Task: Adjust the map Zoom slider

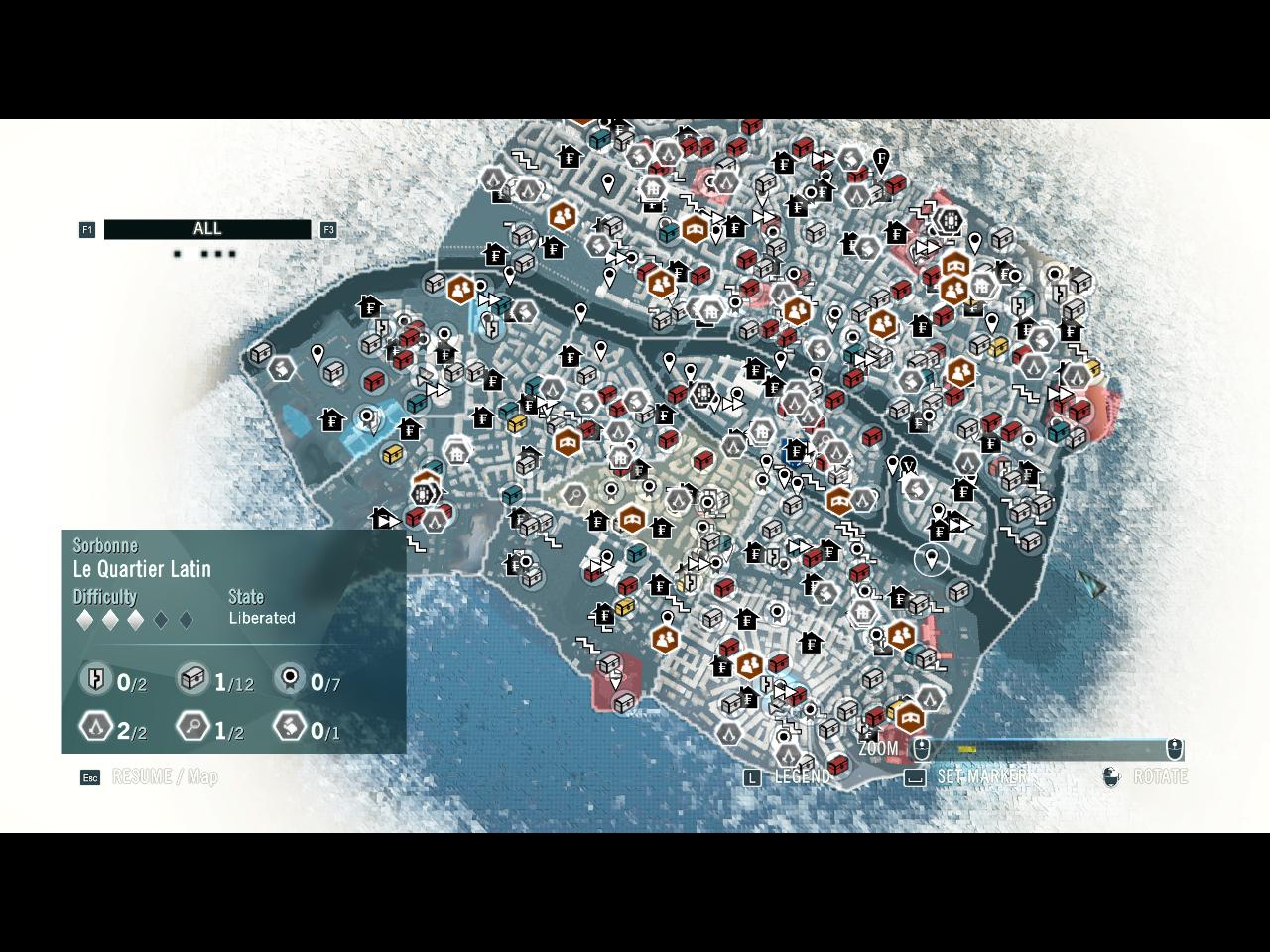Action: [1048, 749]
